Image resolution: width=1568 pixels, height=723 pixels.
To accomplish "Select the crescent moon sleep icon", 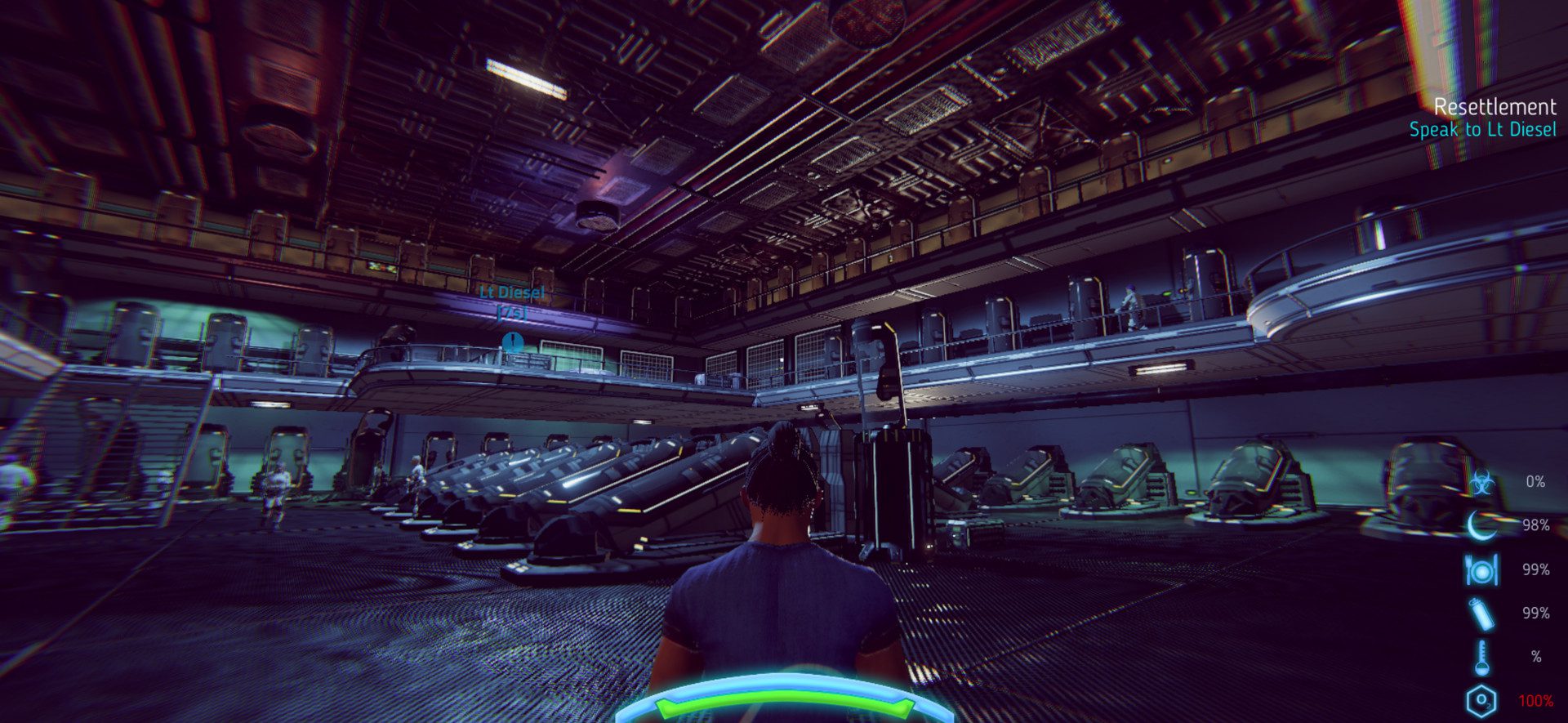I will click(1481, 525).
